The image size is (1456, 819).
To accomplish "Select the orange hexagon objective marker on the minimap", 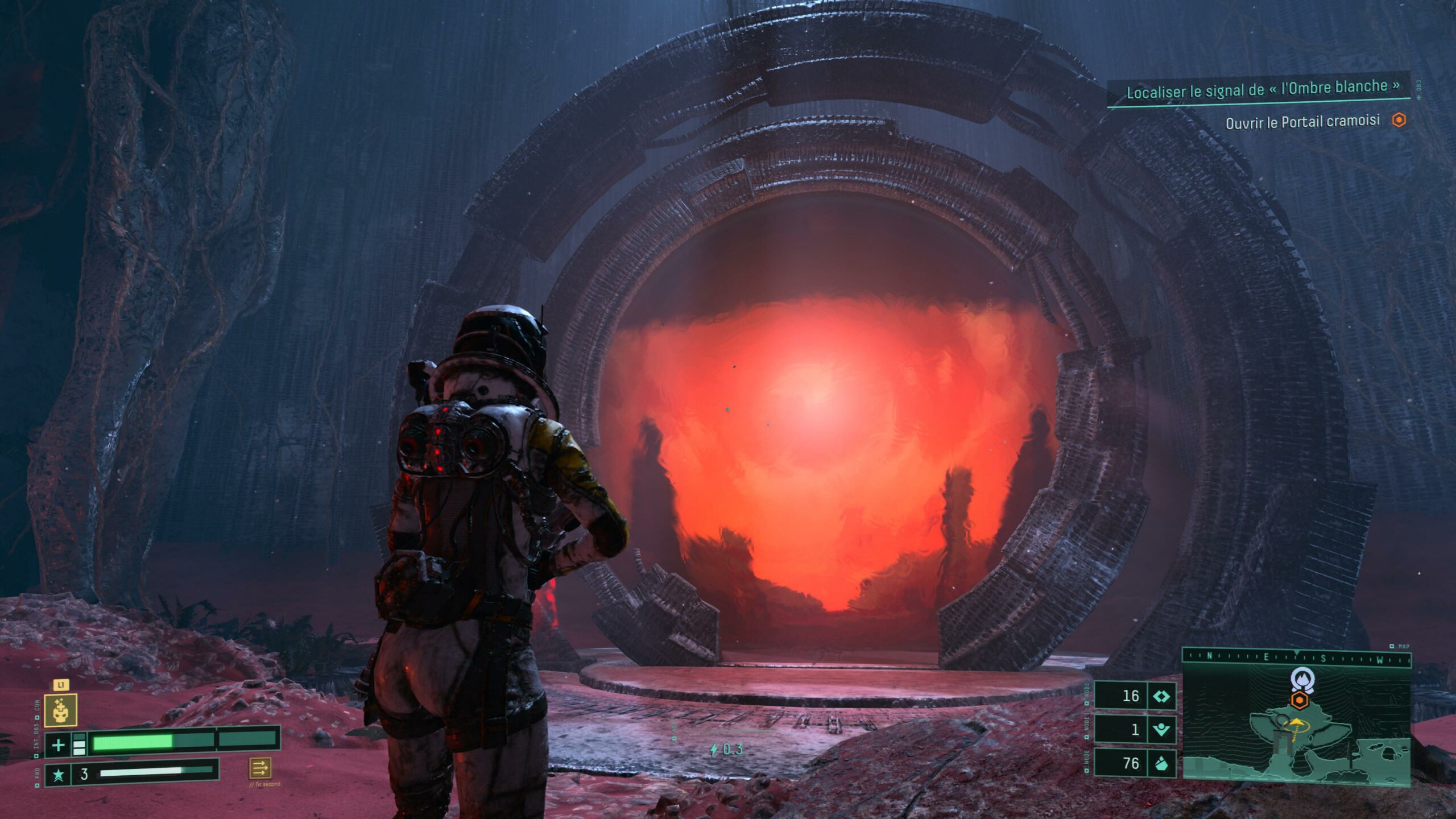I will click(1299, 700).
